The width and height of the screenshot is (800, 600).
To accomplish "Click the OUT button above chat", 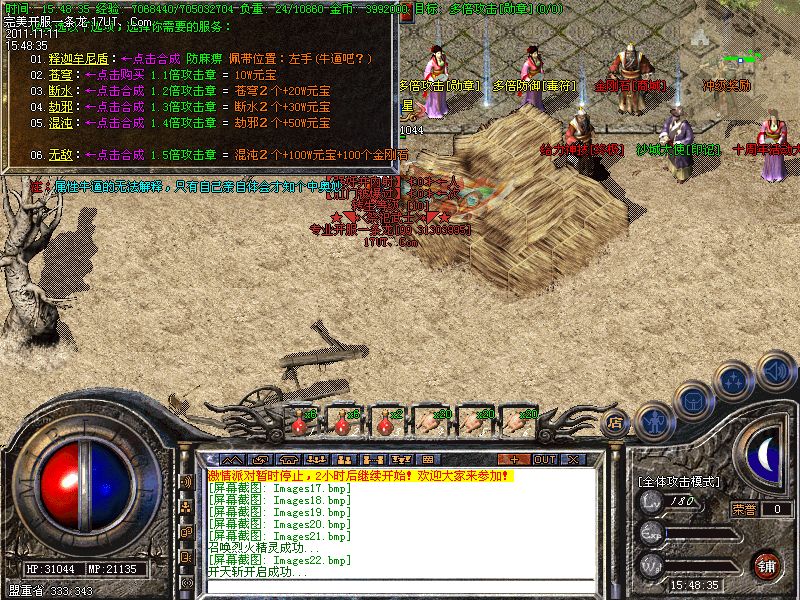I will 544,459.
